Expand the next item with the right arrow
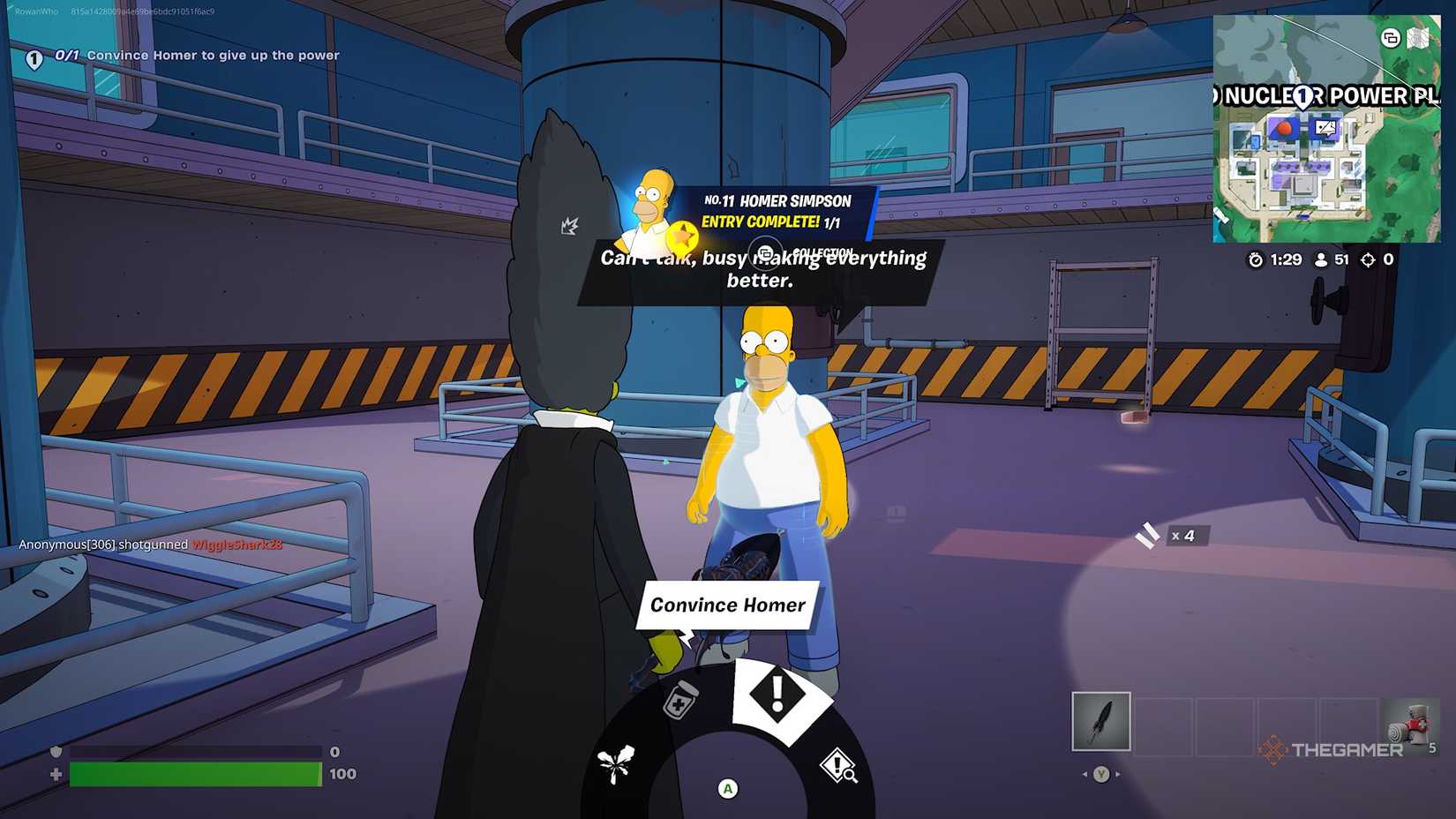The image size is (1456, 819). [1119, 772]
